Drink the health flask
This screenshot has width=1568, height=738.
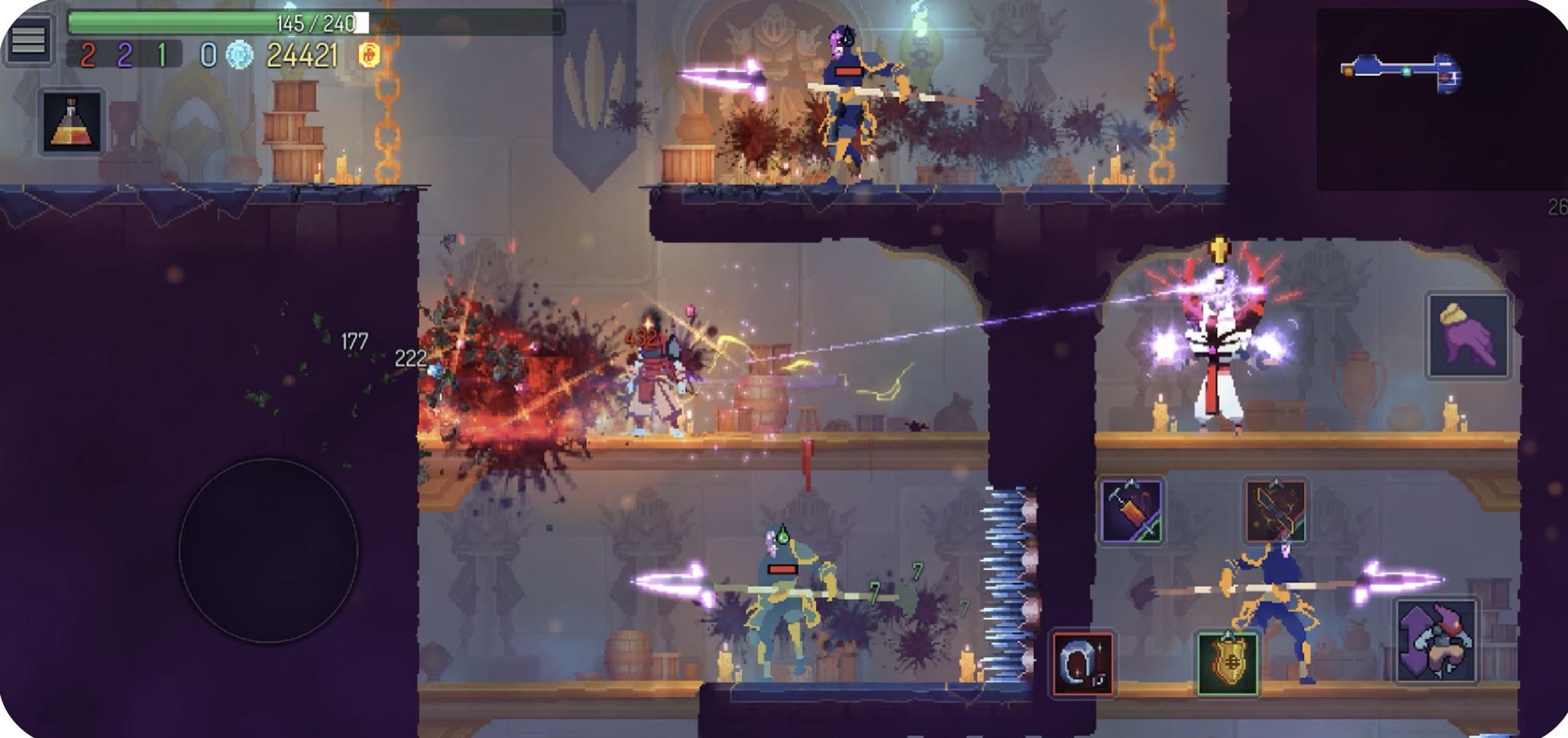click(x=71, y=122)
